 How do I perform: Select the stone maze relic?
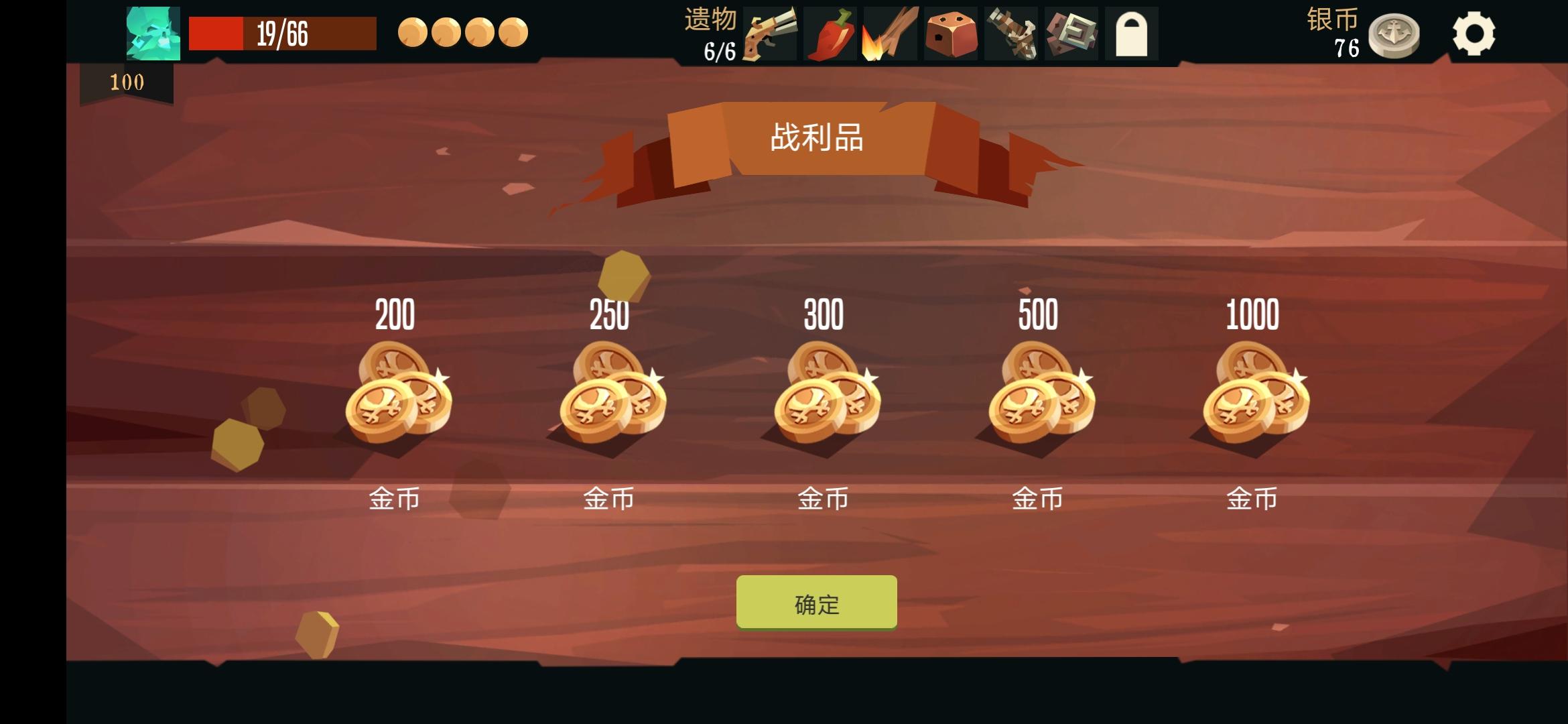coord(1071,33)
